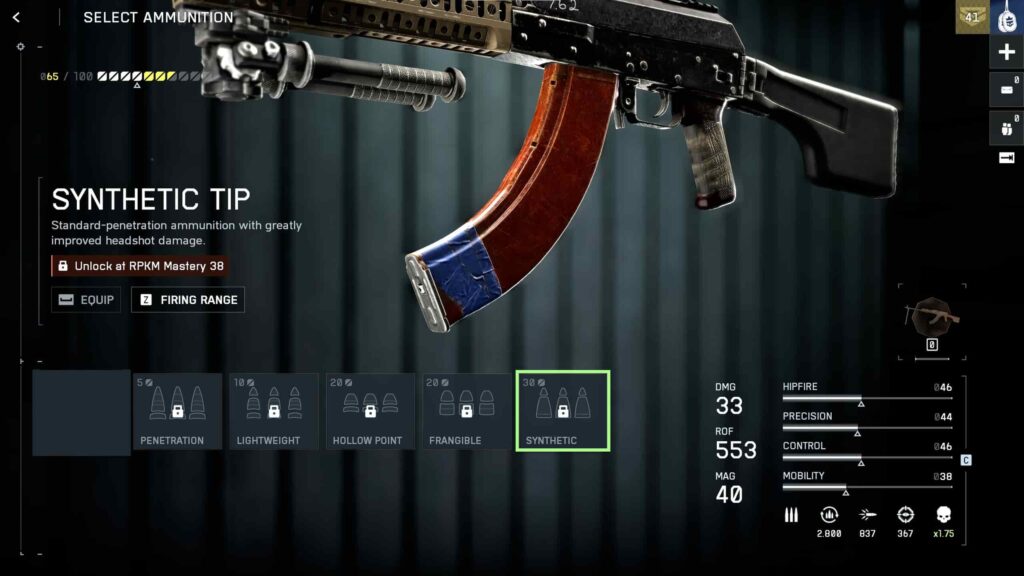Equip the Synthetic Tip ammunition
This screenshot has width=1024, height=576.
click(86, 299)
